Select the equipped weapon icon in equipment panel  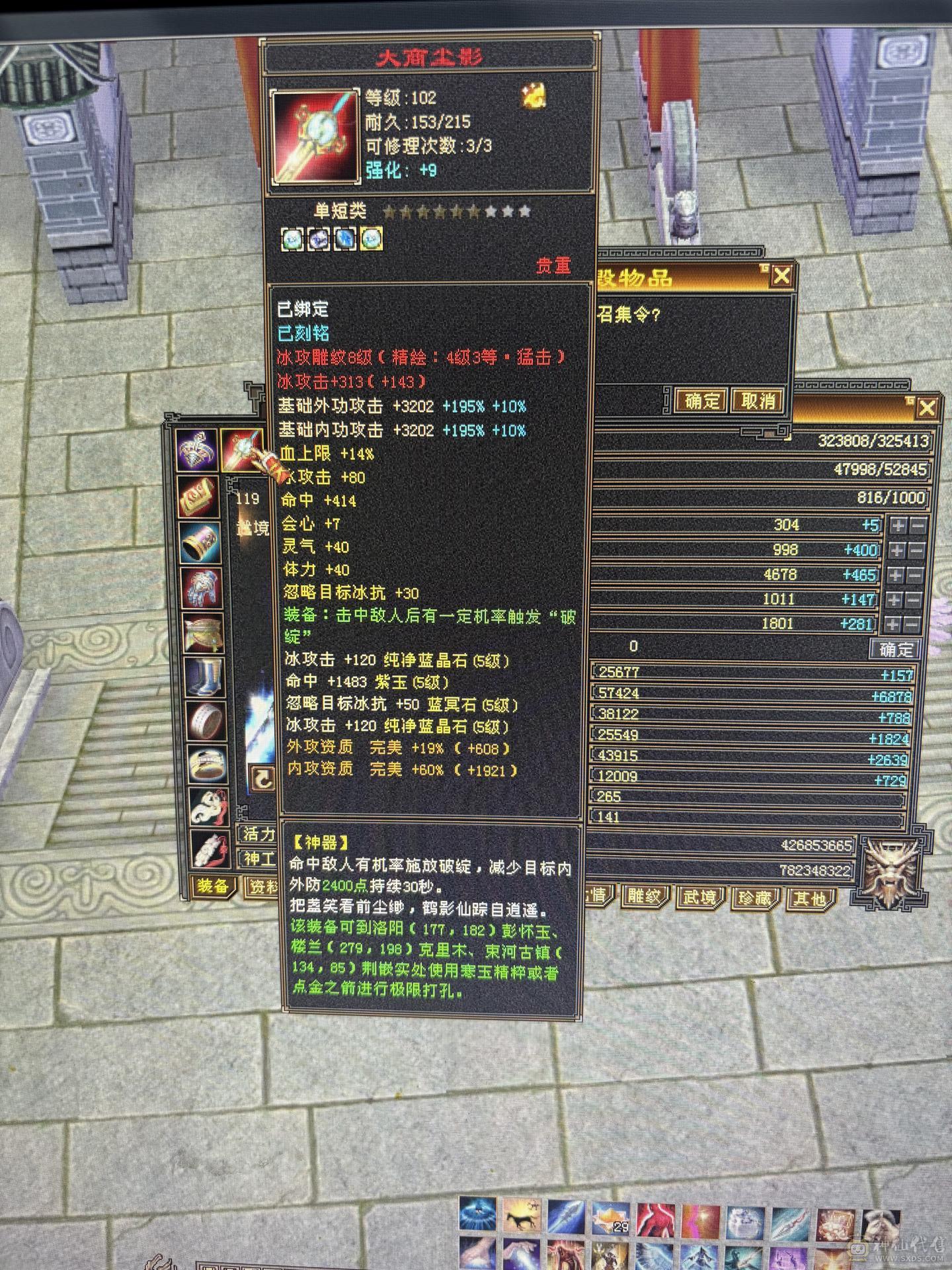pyautogui.click(x=242, y=451)
